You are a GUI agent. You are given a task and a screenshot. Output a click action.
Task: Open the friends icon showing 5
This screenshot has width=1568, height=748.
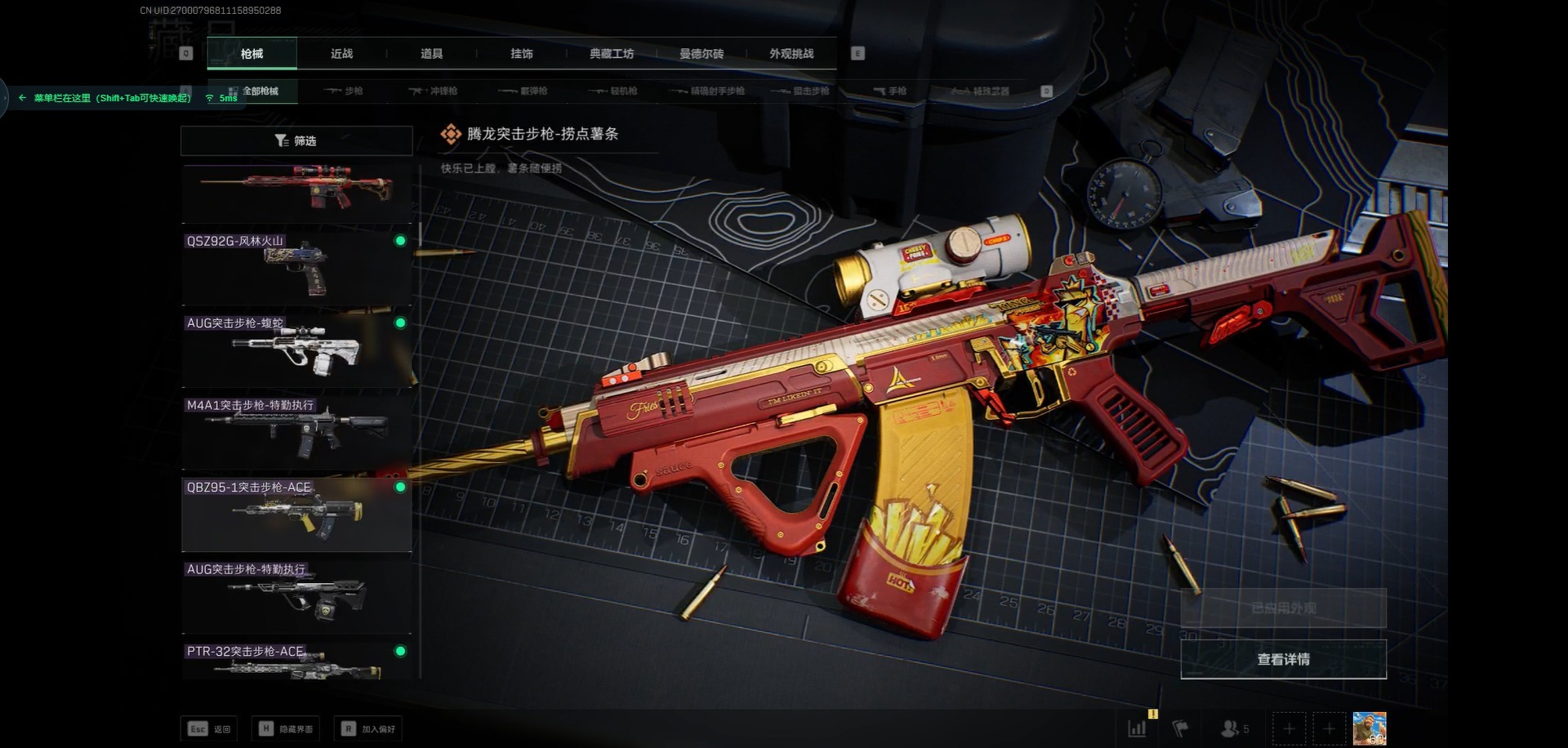pyautogui.click(x=1234, y=728)
